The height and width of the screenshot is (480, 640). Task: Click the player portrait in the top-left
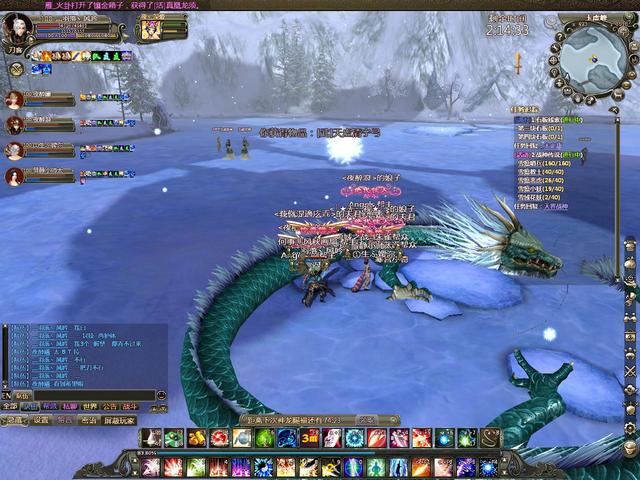click(x=16, y=30)
